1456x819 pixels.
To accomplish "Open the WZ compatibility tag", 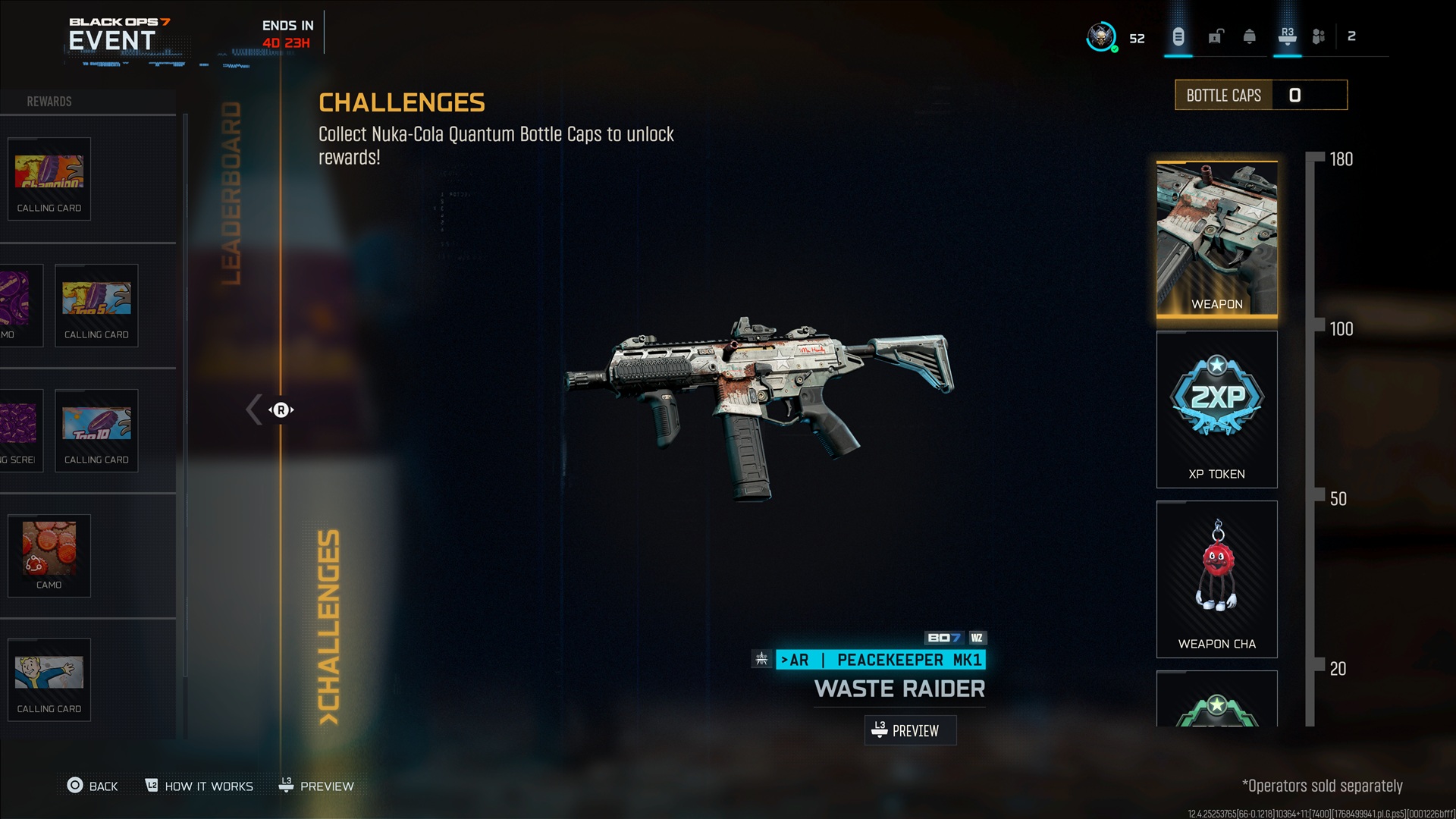I will click(x=977, y=639).
